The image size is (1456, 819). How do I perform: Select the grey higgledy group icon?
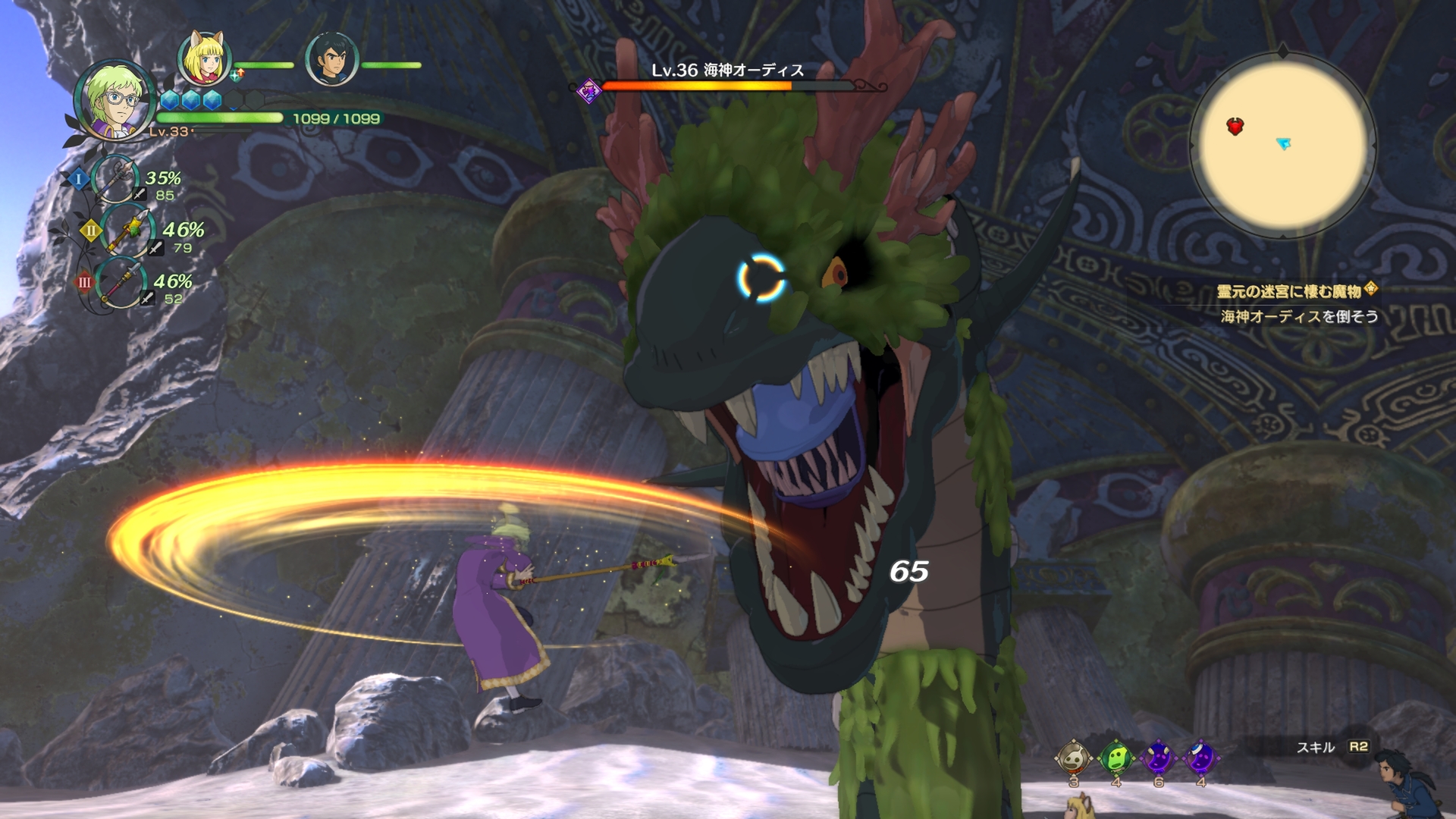(x=1074, y=758)
